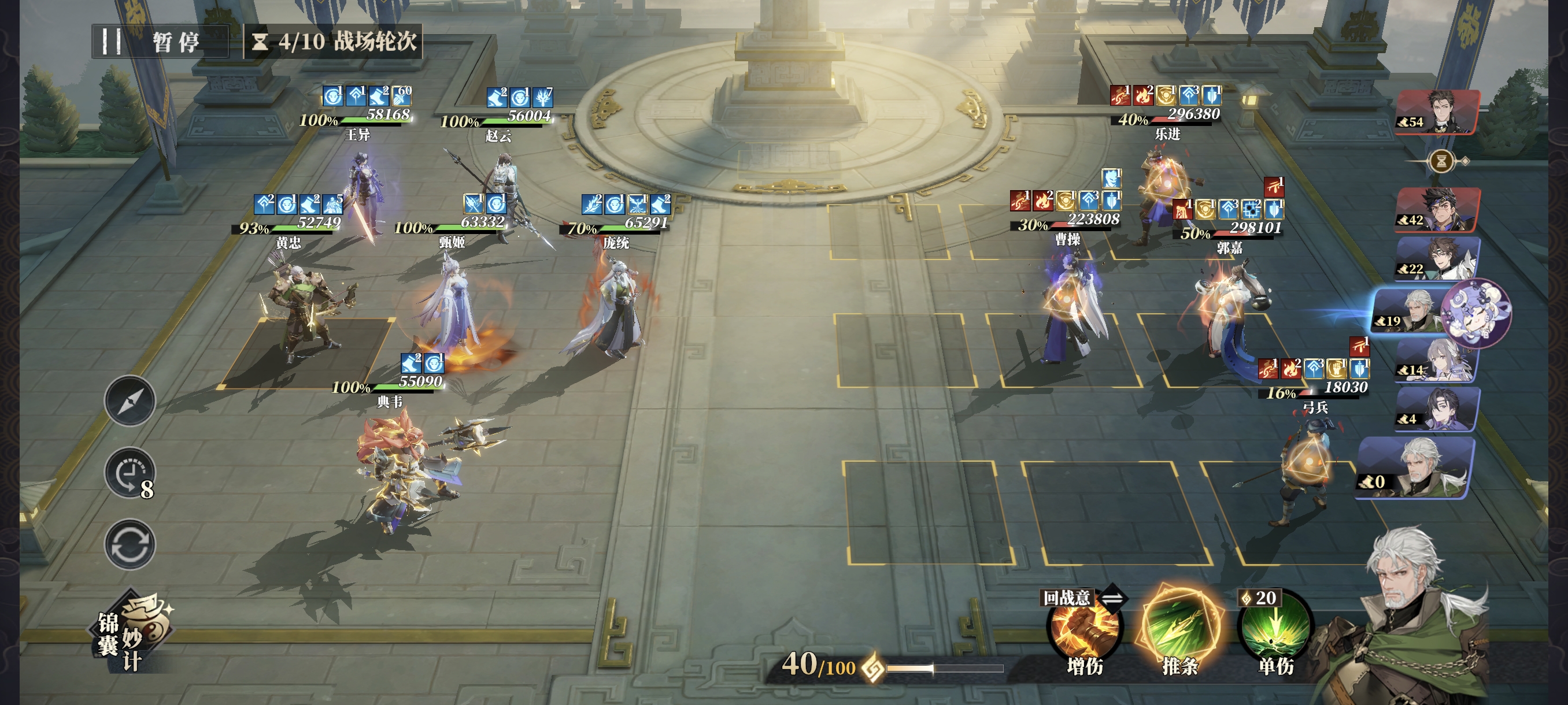Select the turn-order portrait with speed 54
The height and width of the screenshot is (705, 1568).
(x=1437, y=112)
